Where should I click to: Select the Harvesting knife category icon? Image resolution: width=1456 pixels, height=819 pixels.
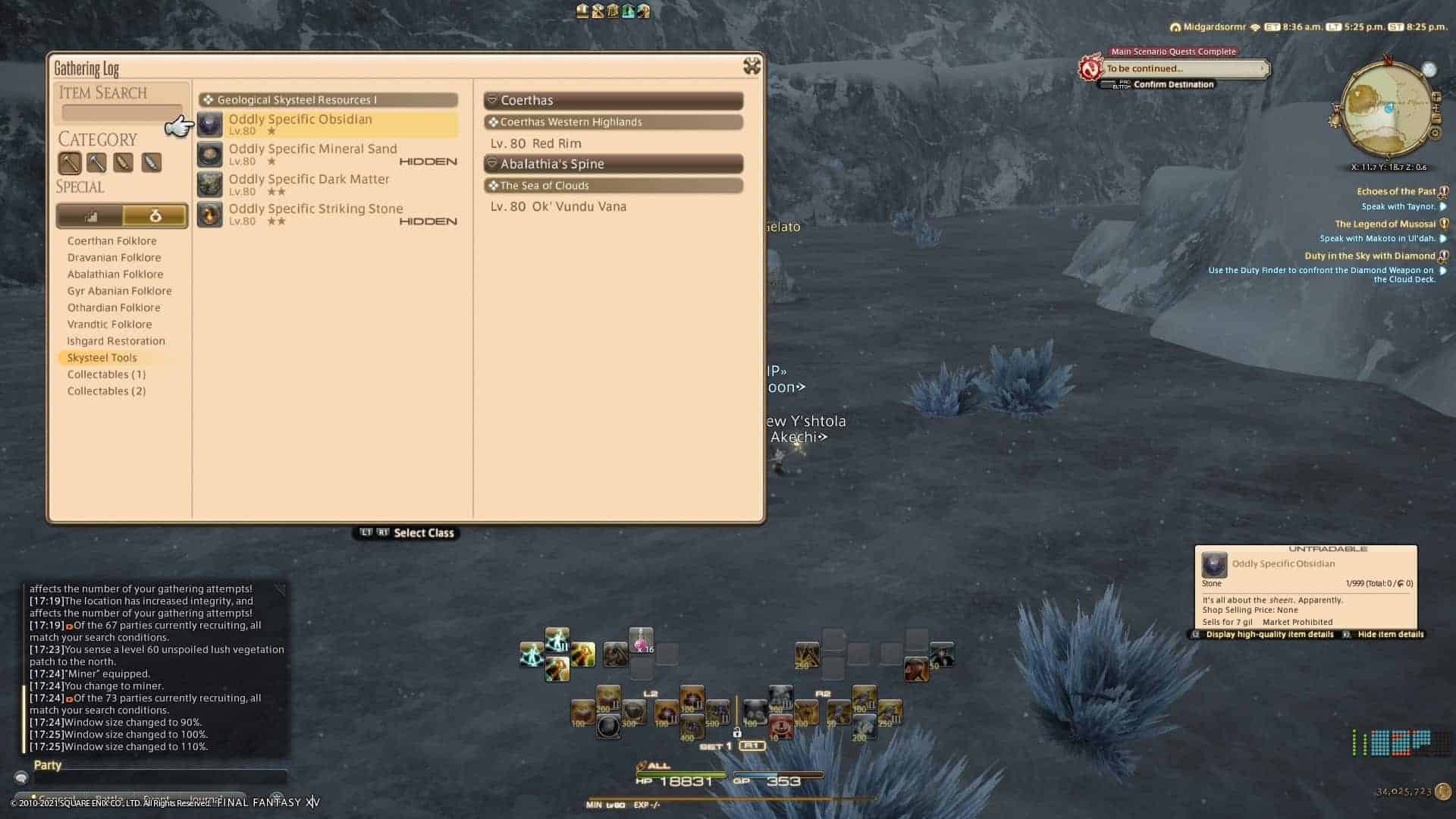click(x=151, y=163)
